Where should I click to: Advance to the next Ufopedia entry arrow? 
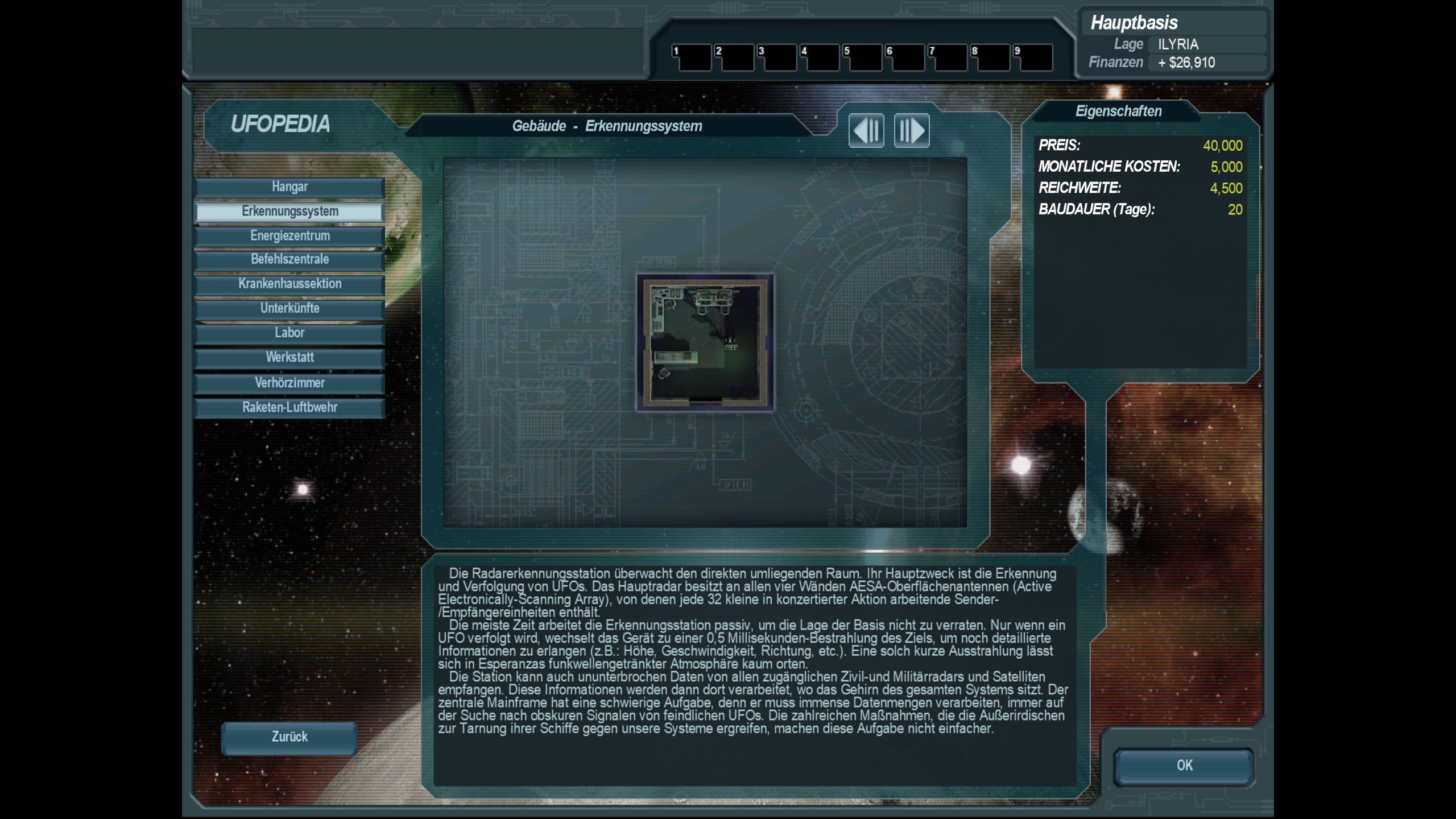click(x=912, y=131)
